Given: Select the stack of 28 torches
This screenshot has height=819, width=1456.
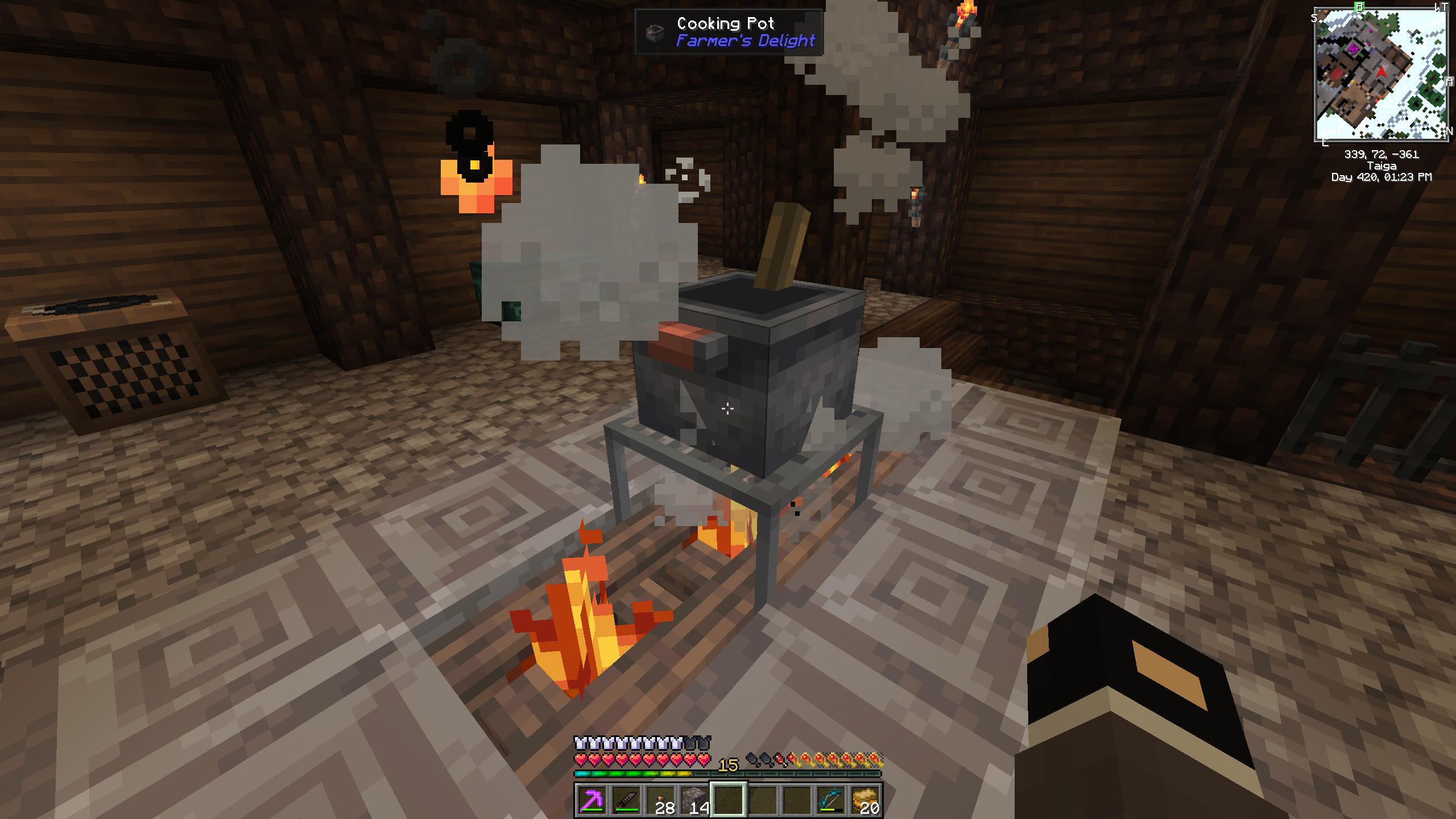Looking at the screenshot, I should point(660,800).
